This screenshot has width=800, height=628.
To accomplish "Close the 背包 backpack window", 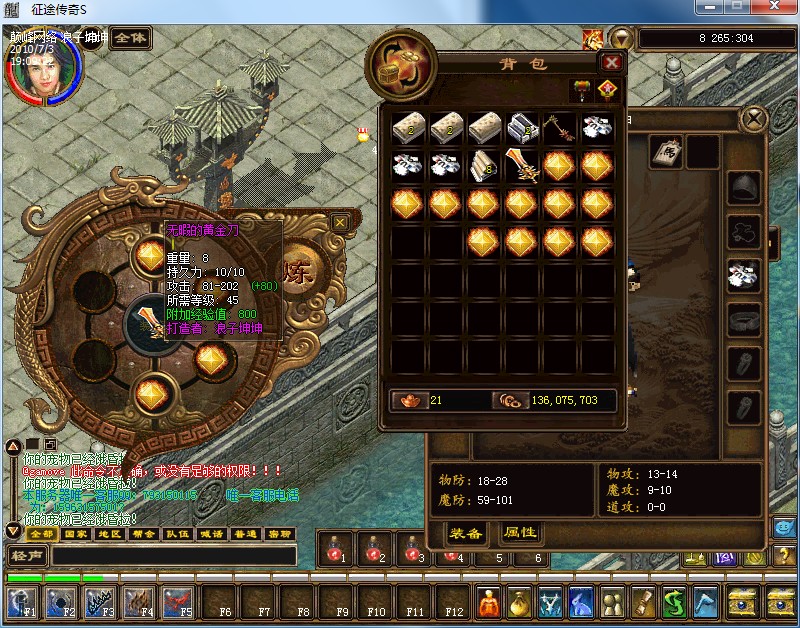I will tap(612, 62).
